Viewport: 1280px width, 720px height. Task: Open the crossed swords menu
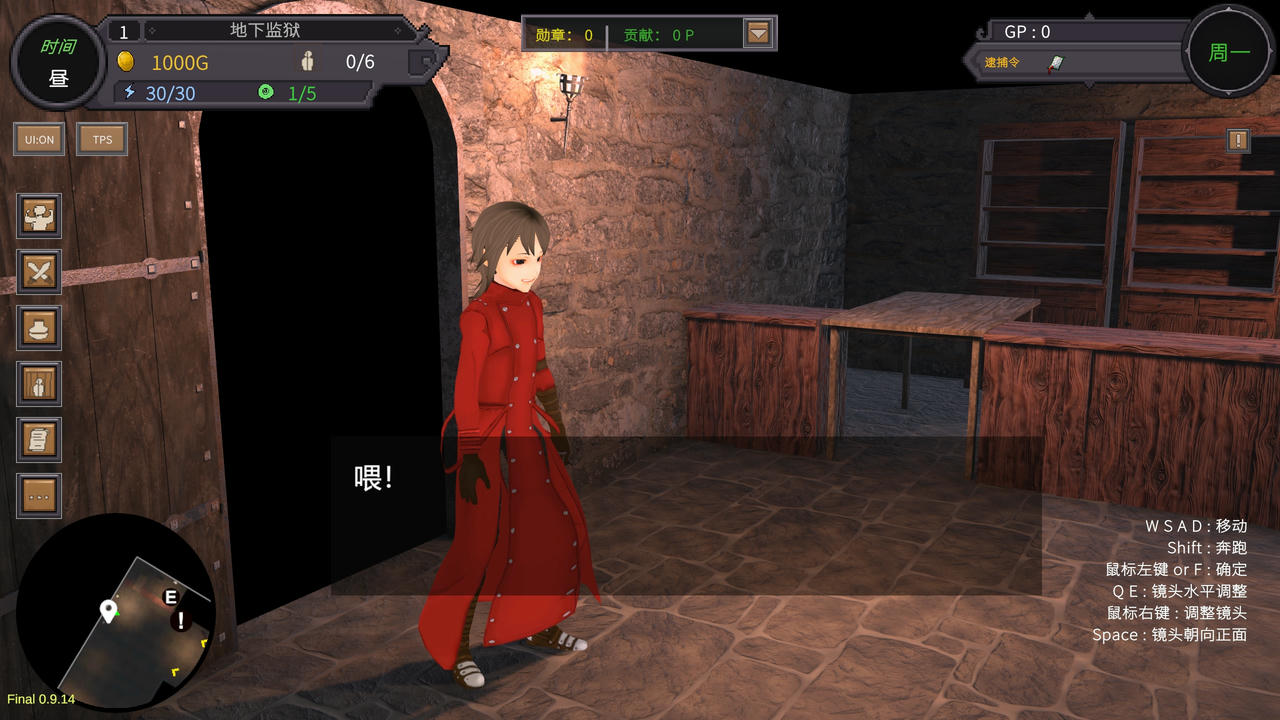click(x=40, y=271)
